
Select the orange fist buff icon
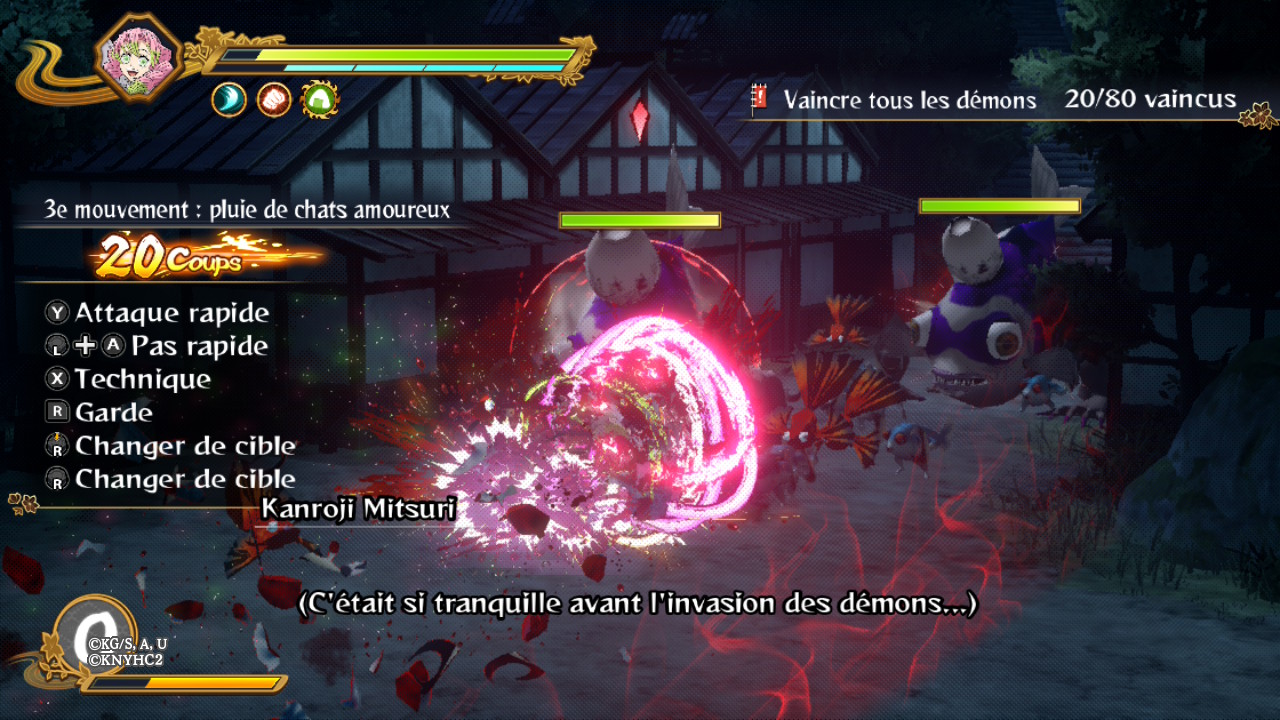pyautogui.click(x=274, y=99)
